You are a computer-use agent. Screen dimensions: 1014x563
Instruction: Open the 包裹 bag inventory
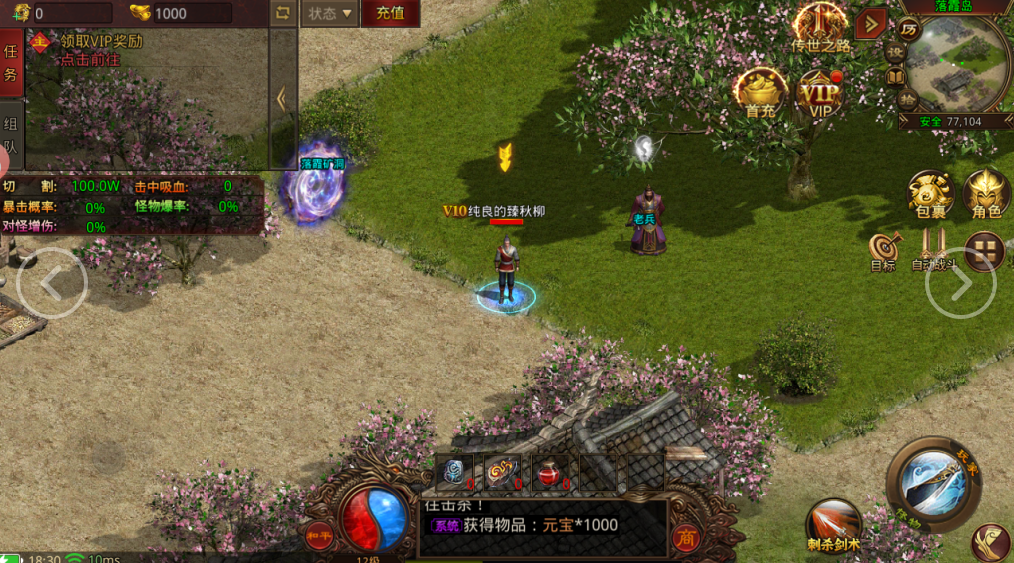pyautogui.click(x=930, y=194)
